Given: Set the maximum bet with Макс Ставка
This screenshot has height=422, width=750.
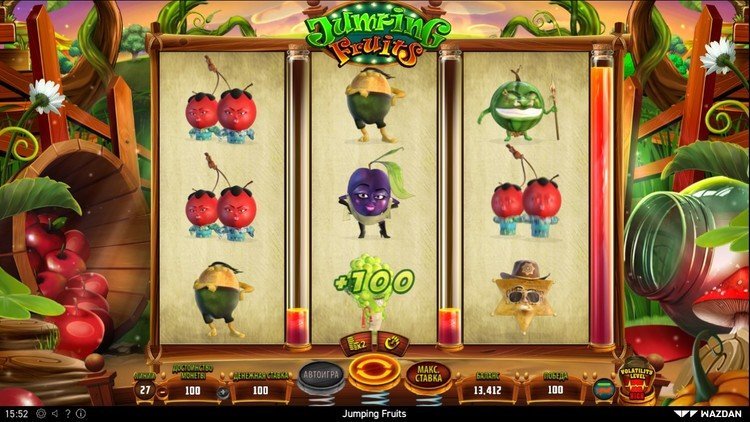Looking at the screenshot, I should (429, 376).
